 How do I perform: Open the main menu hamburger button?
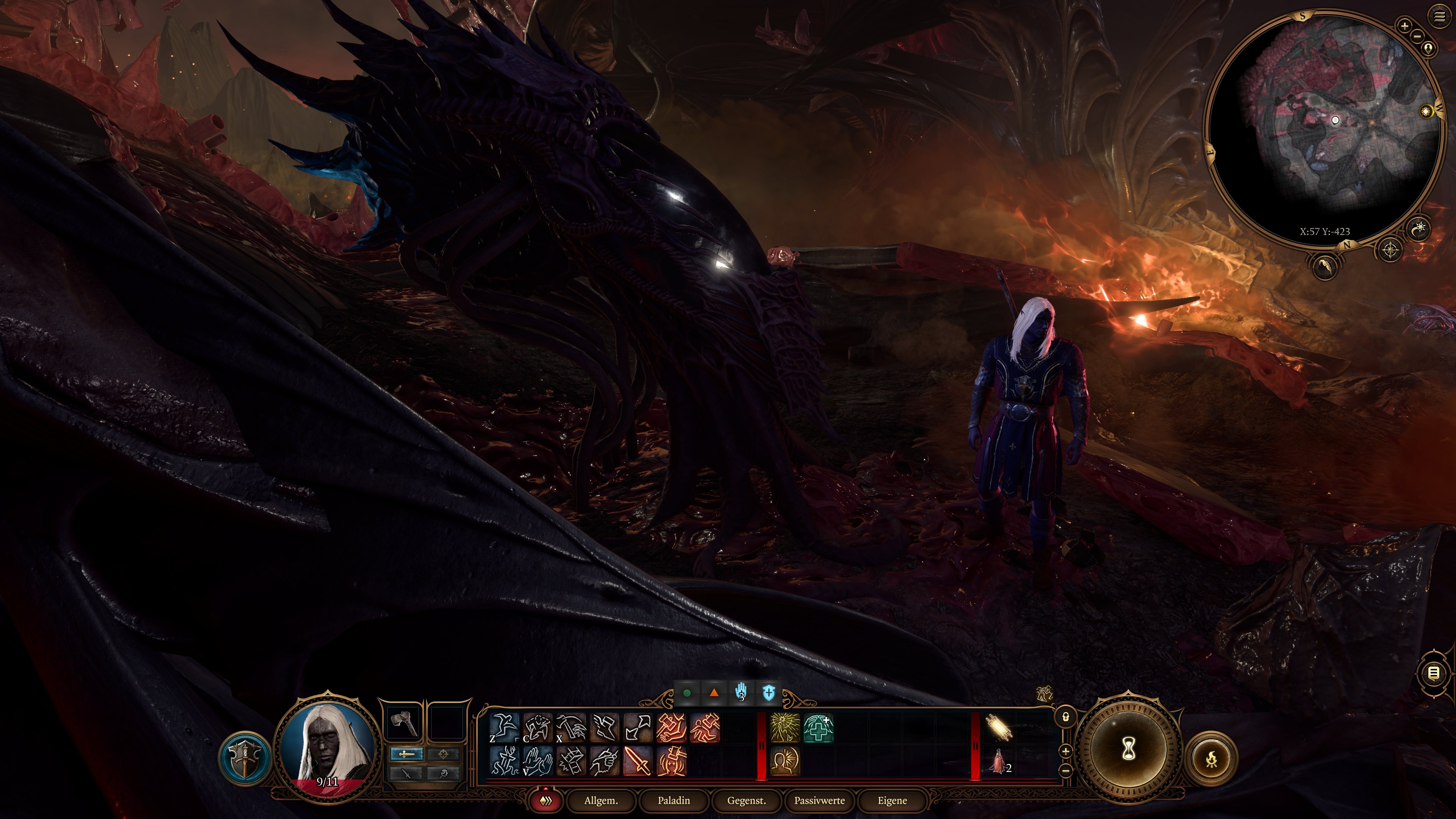coord(1439,17)
